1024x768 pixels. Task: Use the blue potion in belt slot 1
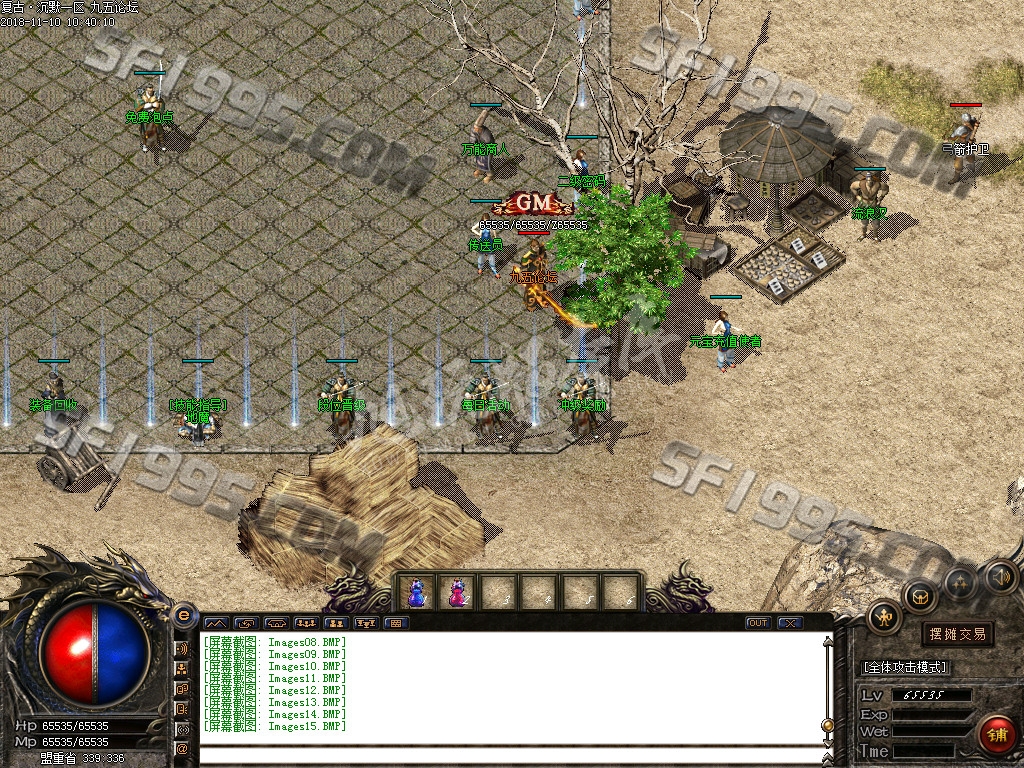tap(417, 593)
